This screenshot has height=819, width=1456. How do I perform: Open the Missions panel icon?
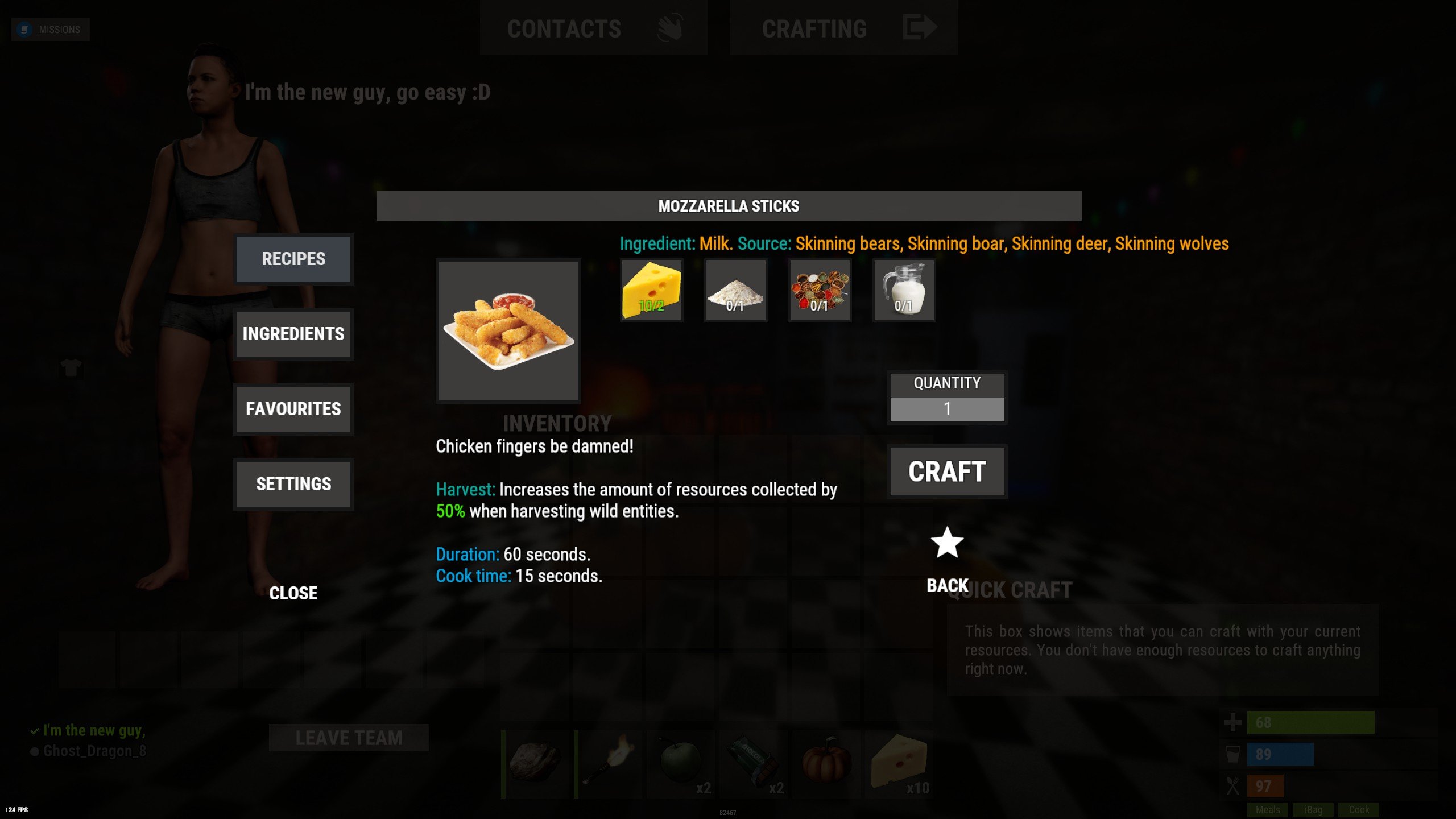24,28
